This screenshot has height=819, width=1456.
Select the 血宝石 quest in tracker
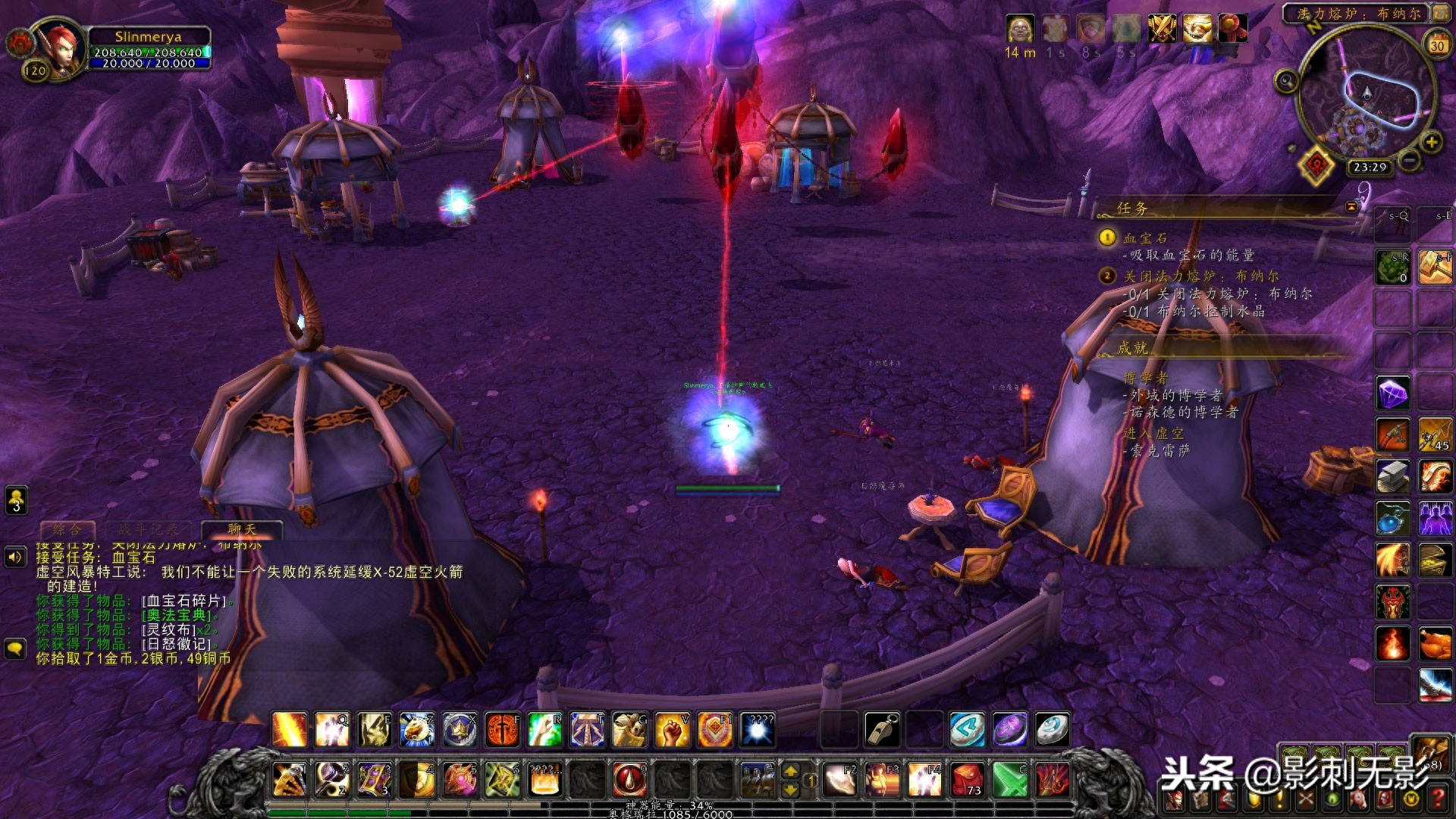1144,238
